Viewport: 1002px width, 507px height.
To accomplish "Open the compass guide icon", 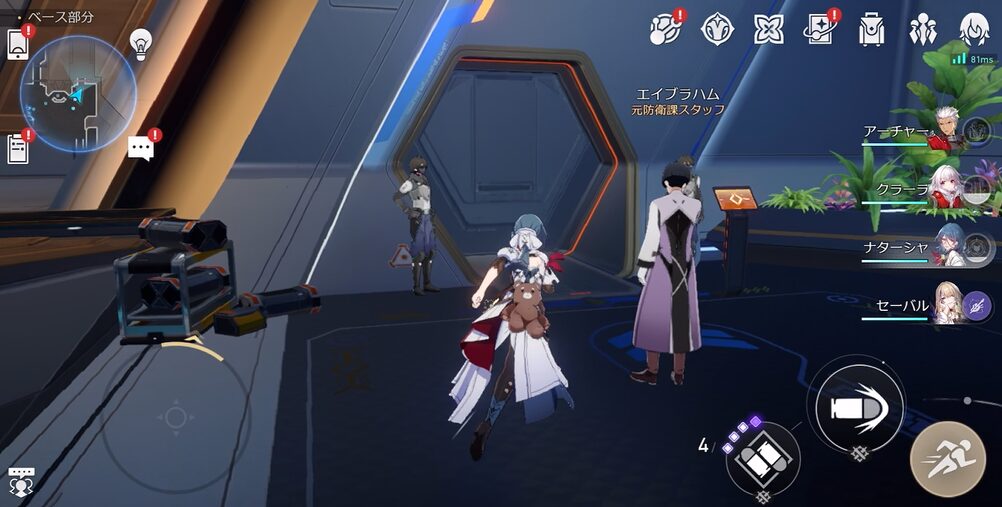I will (x=716, y=29).
